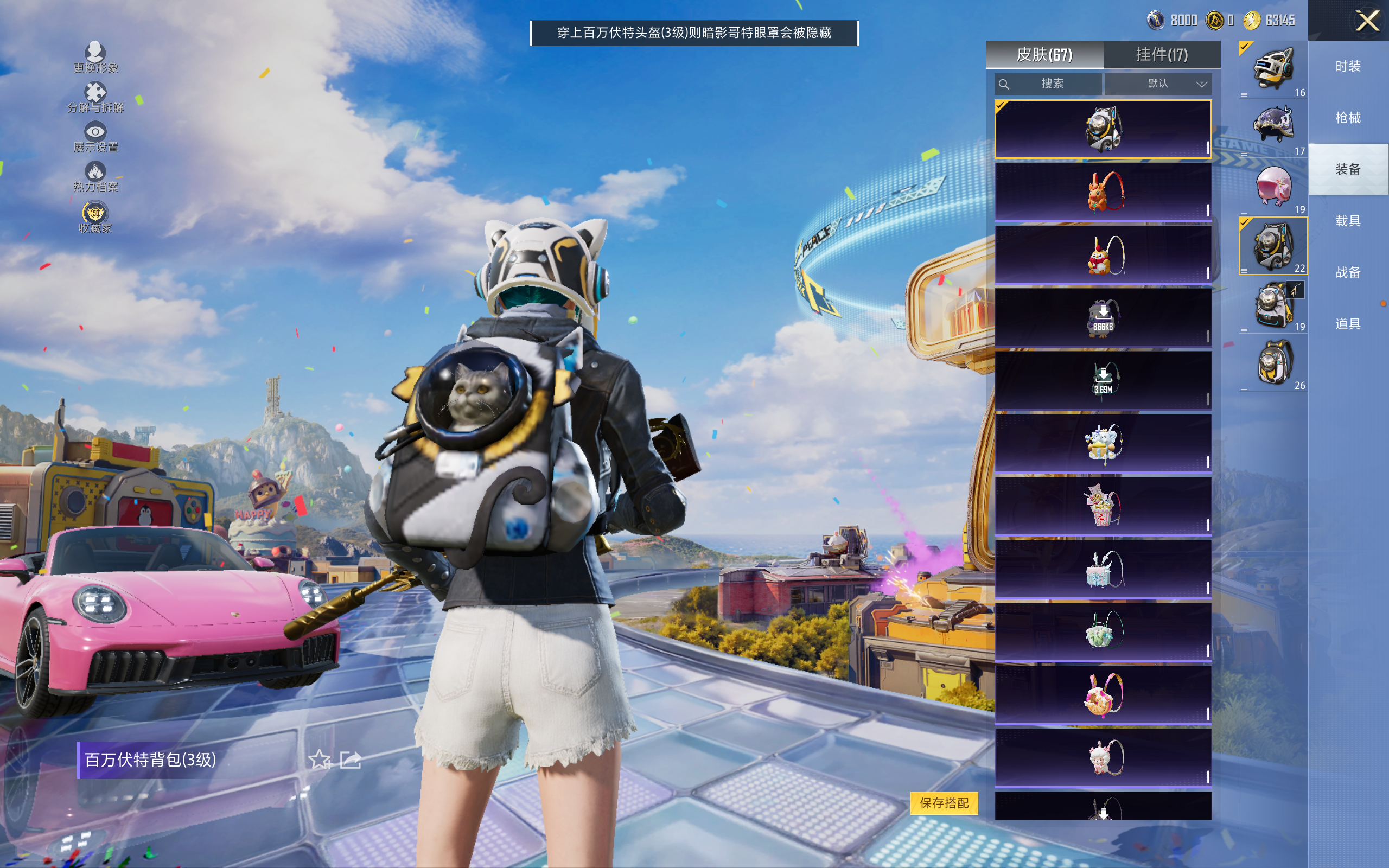Favorite the backpack with the star icon

click(319, 759)
